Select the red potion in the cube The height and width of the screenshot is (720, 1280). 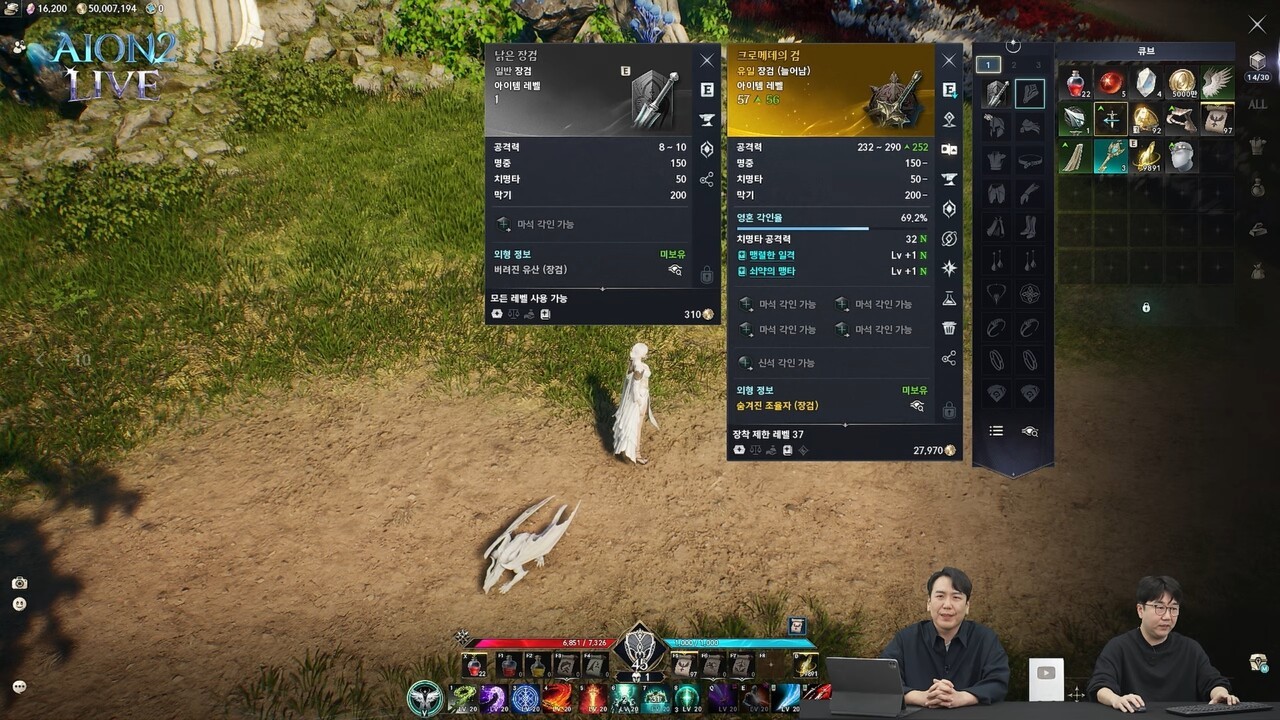coord(1076,83)
